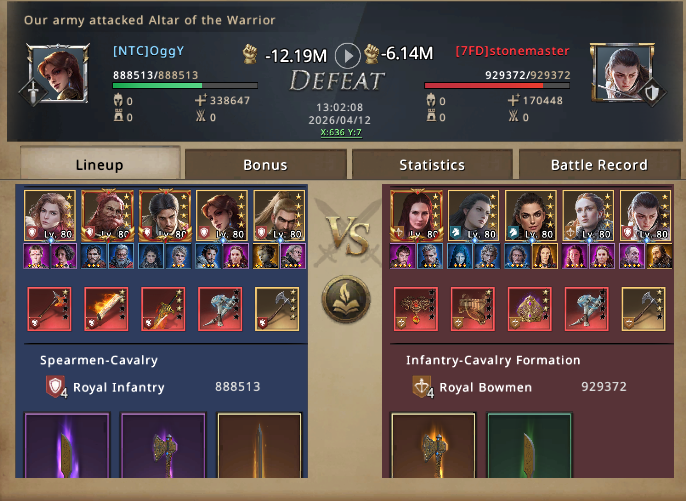The image size is (686, 501).
Task: Show the Statistics tab
Action: [x=431, y=164]
